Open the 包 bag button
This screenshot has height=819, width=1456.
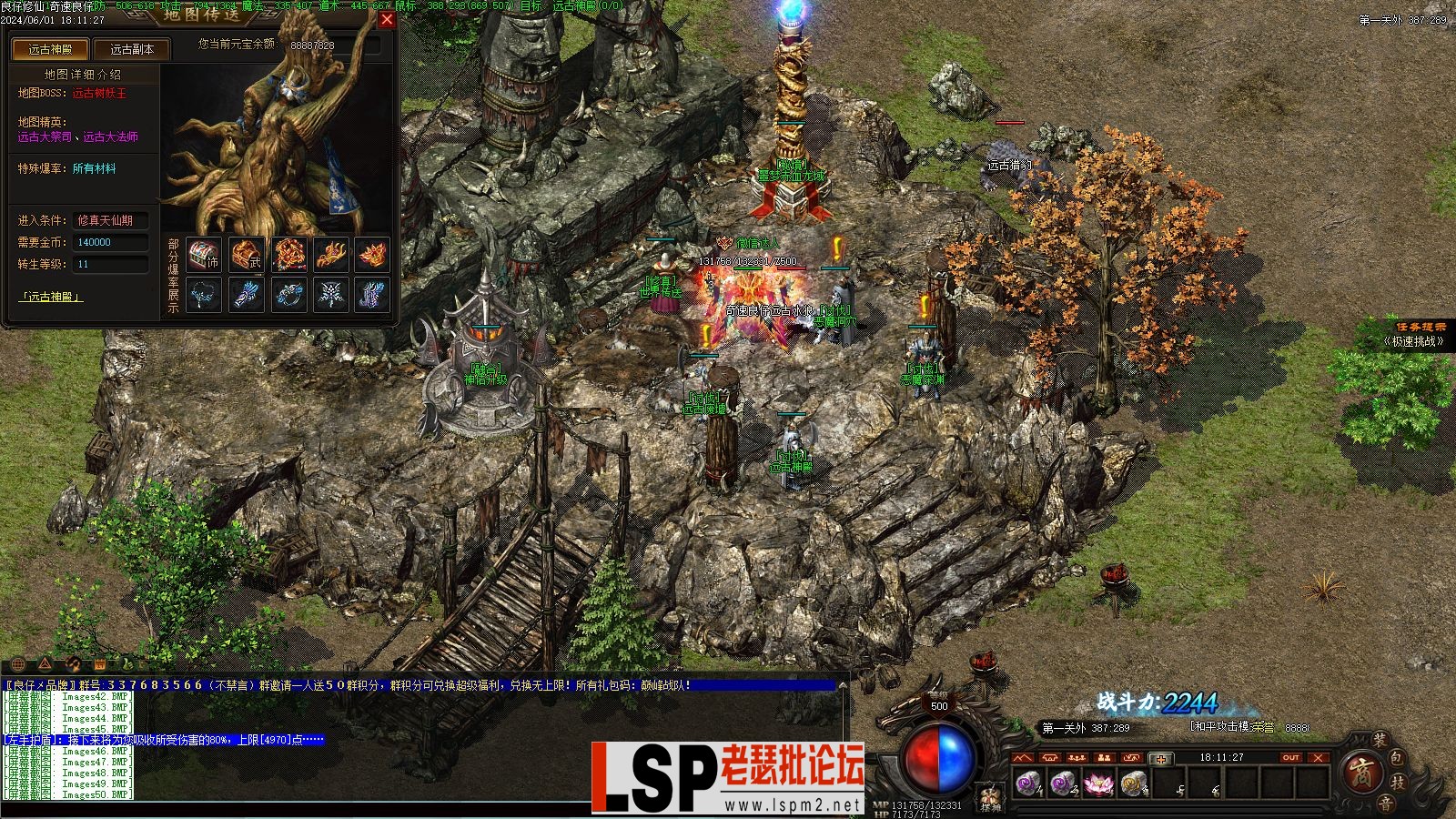(x=1398, y=759)
